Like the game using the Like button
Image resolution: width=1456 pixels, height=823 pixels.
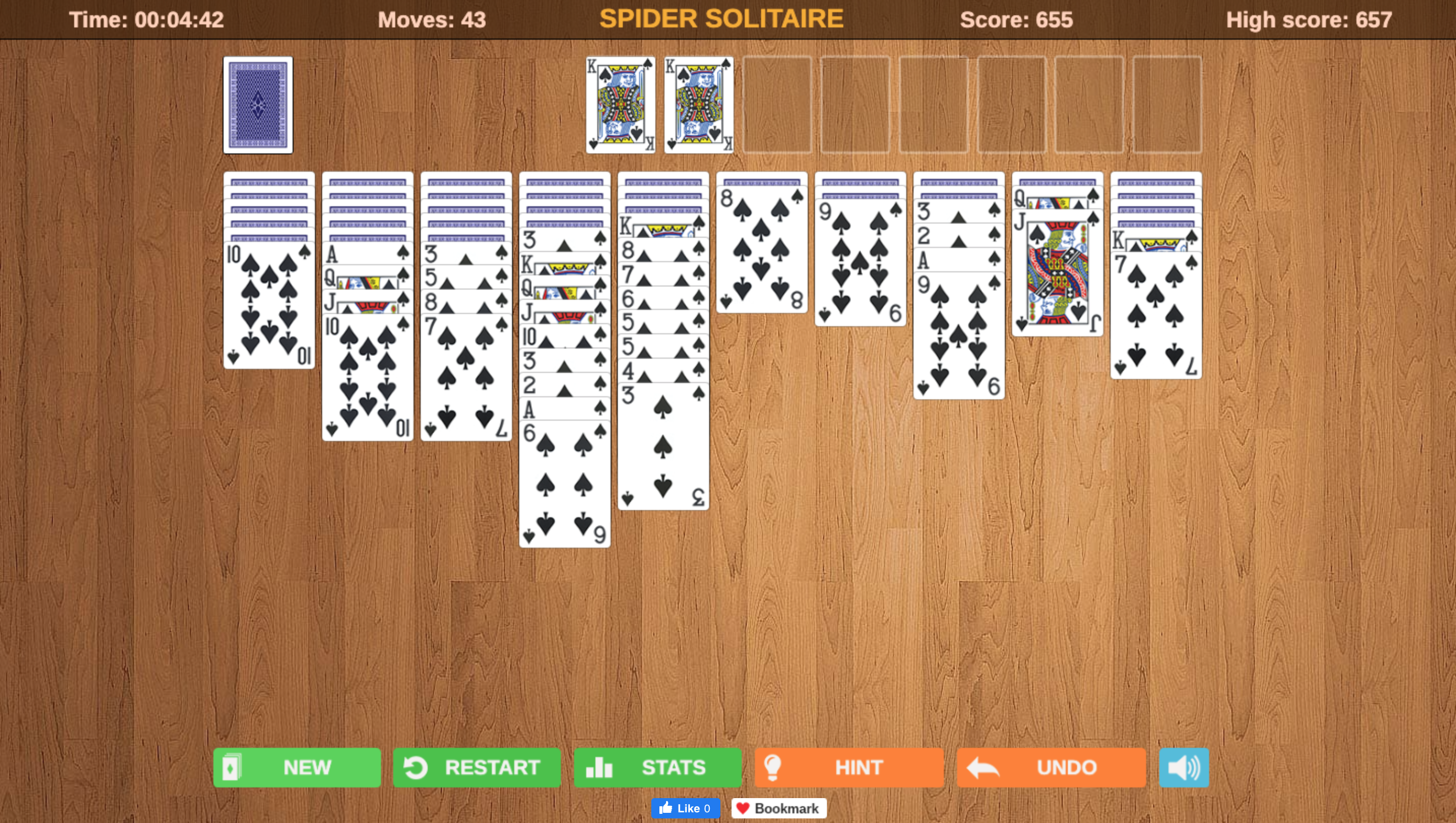click(x=686, y=808)
